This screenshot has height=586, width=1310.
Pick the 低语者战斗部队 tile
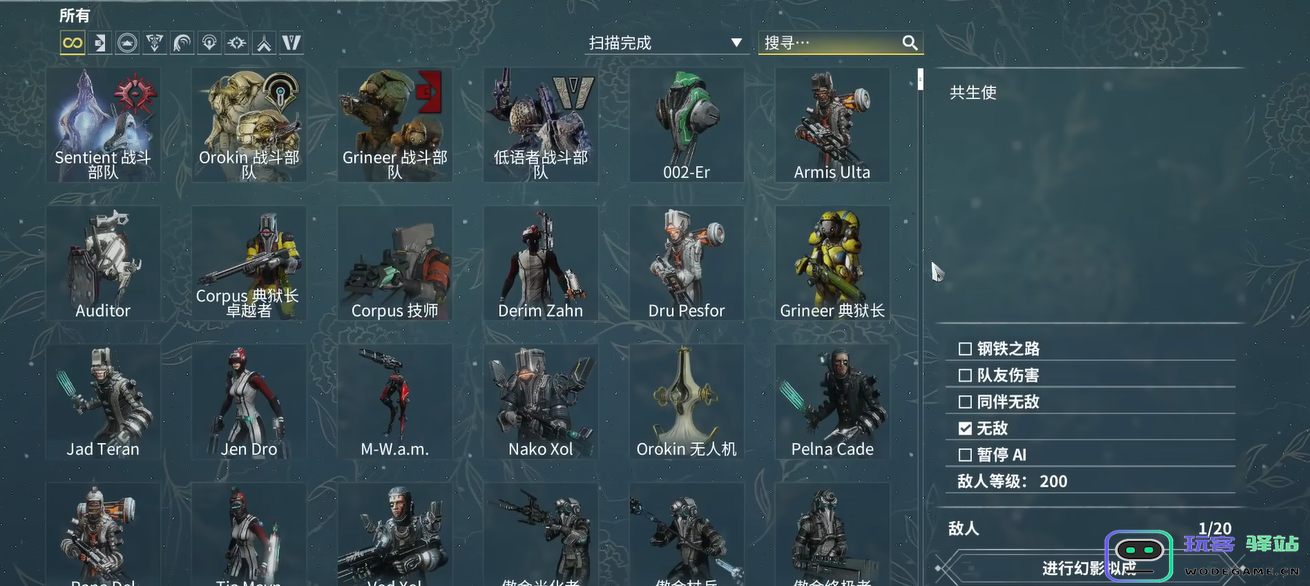(541, 125)
